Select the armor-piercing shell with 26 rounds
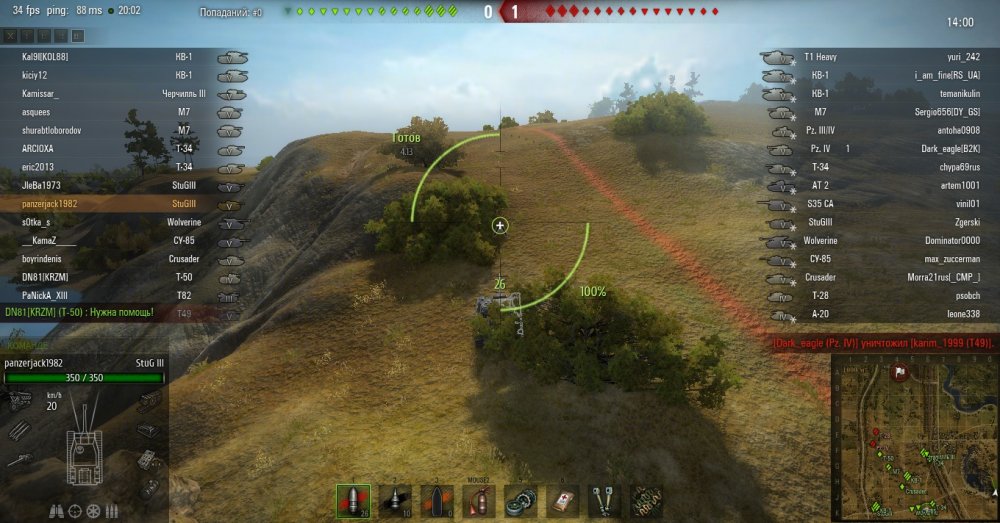 pos(353,501)
